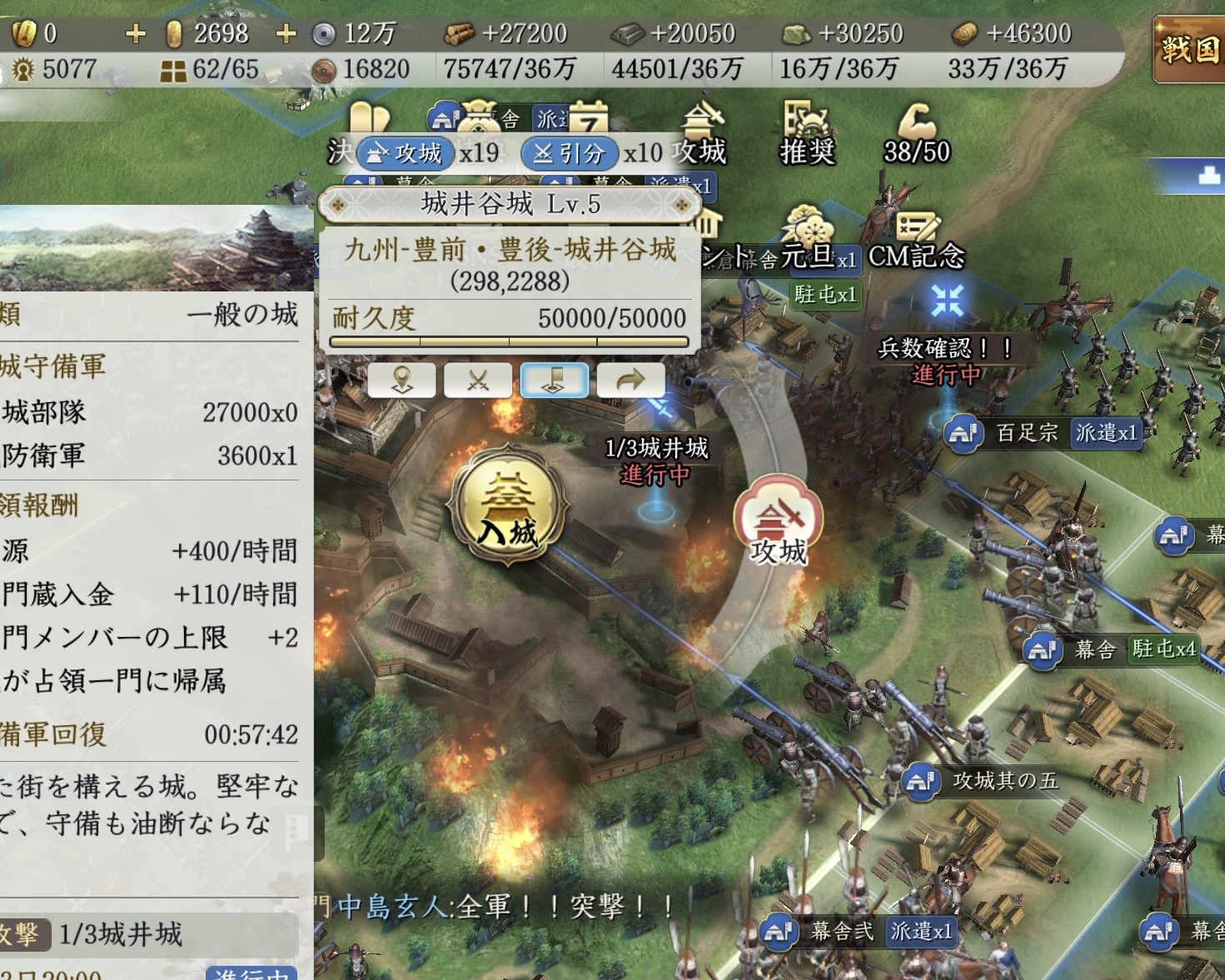Viewport: 1225px width, 980px height.
Task: Select the blue 引分 x10 pill
Action: pyautogui.click(x=570, y=153)
